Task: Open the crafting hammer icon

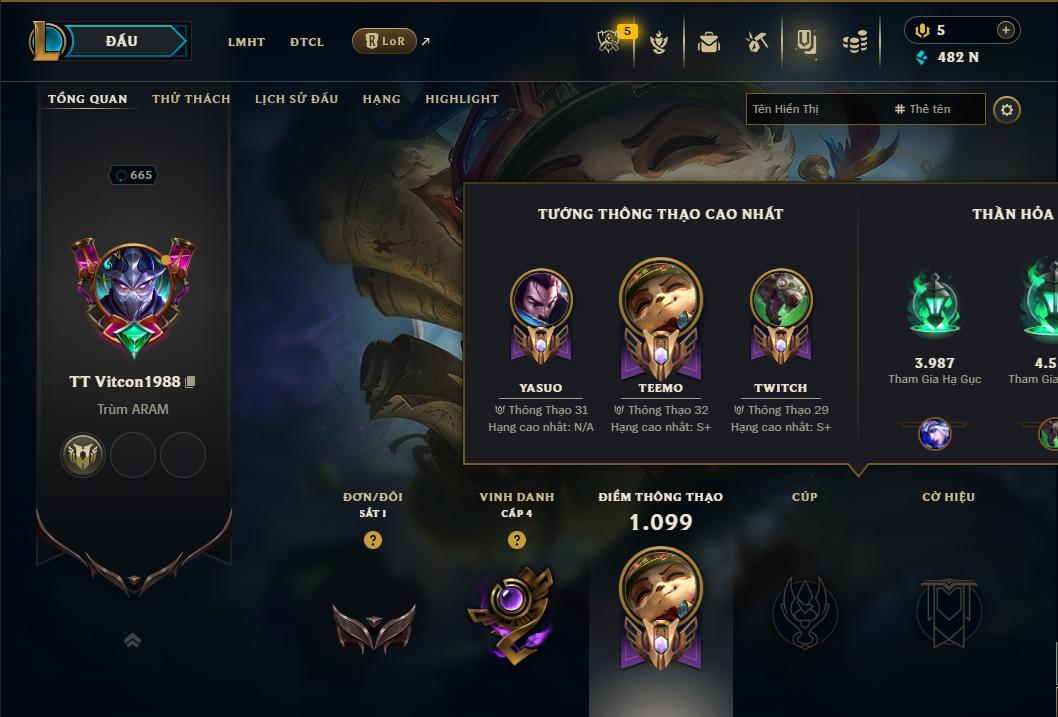Action: (x=757, y=42)
